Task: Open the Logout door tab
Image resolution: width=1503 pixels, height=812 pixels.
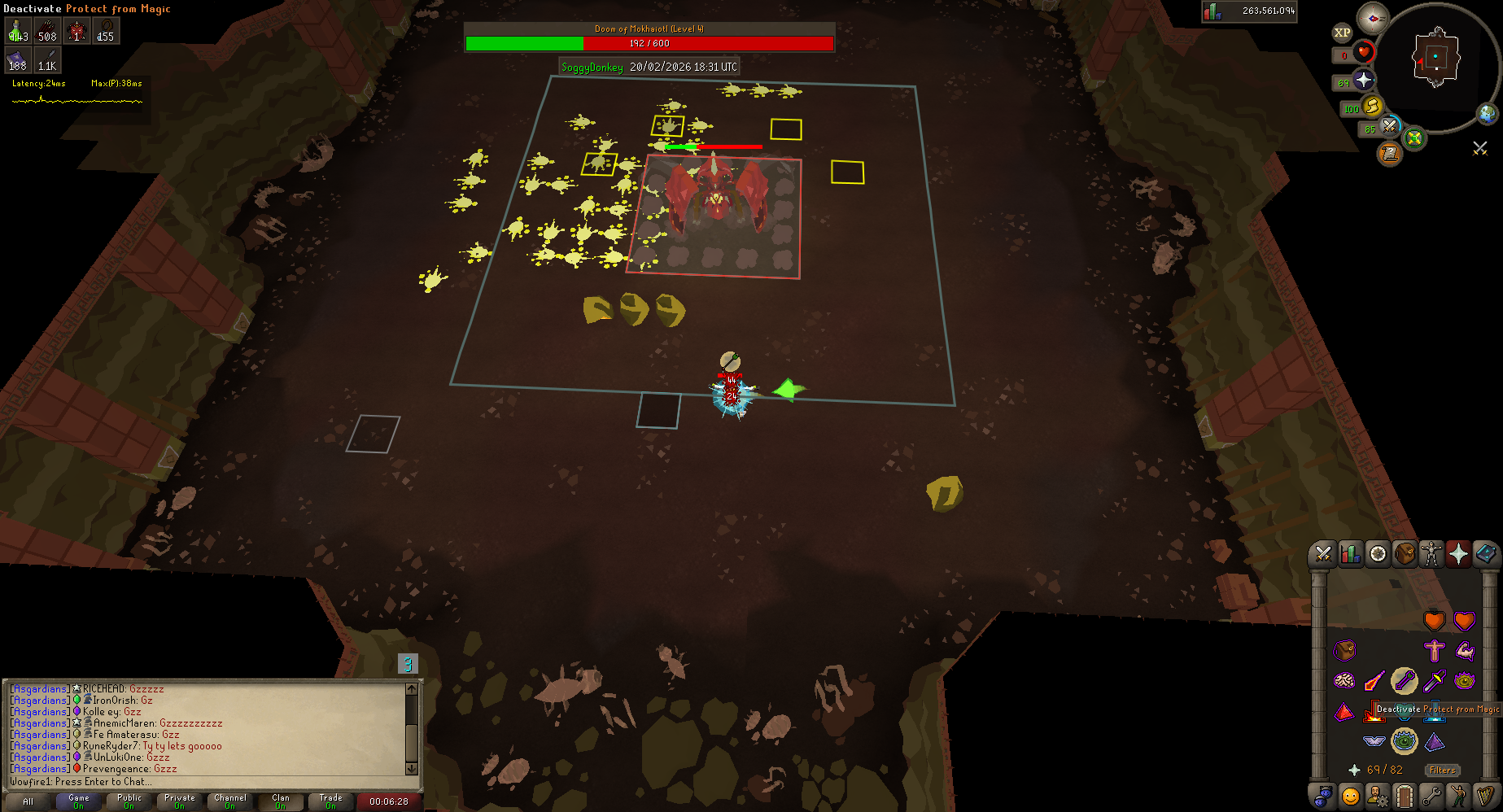Action: [1405, 795]
